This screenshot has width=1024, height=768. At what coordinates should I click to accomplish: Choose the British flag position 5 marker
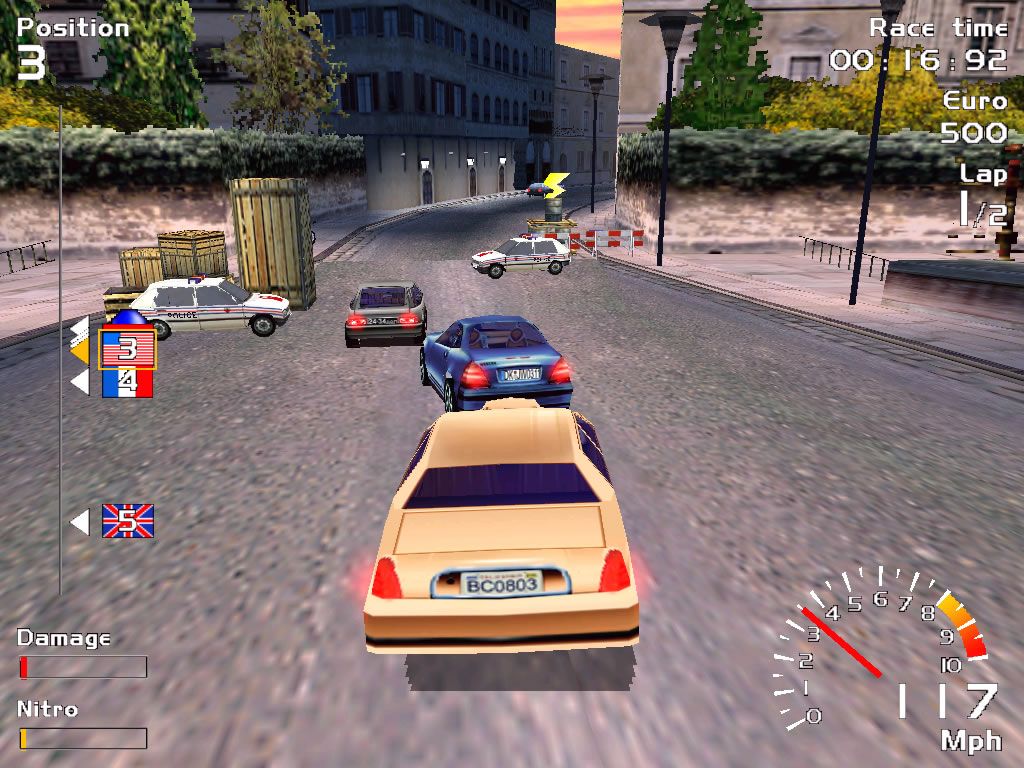[128, 521]
